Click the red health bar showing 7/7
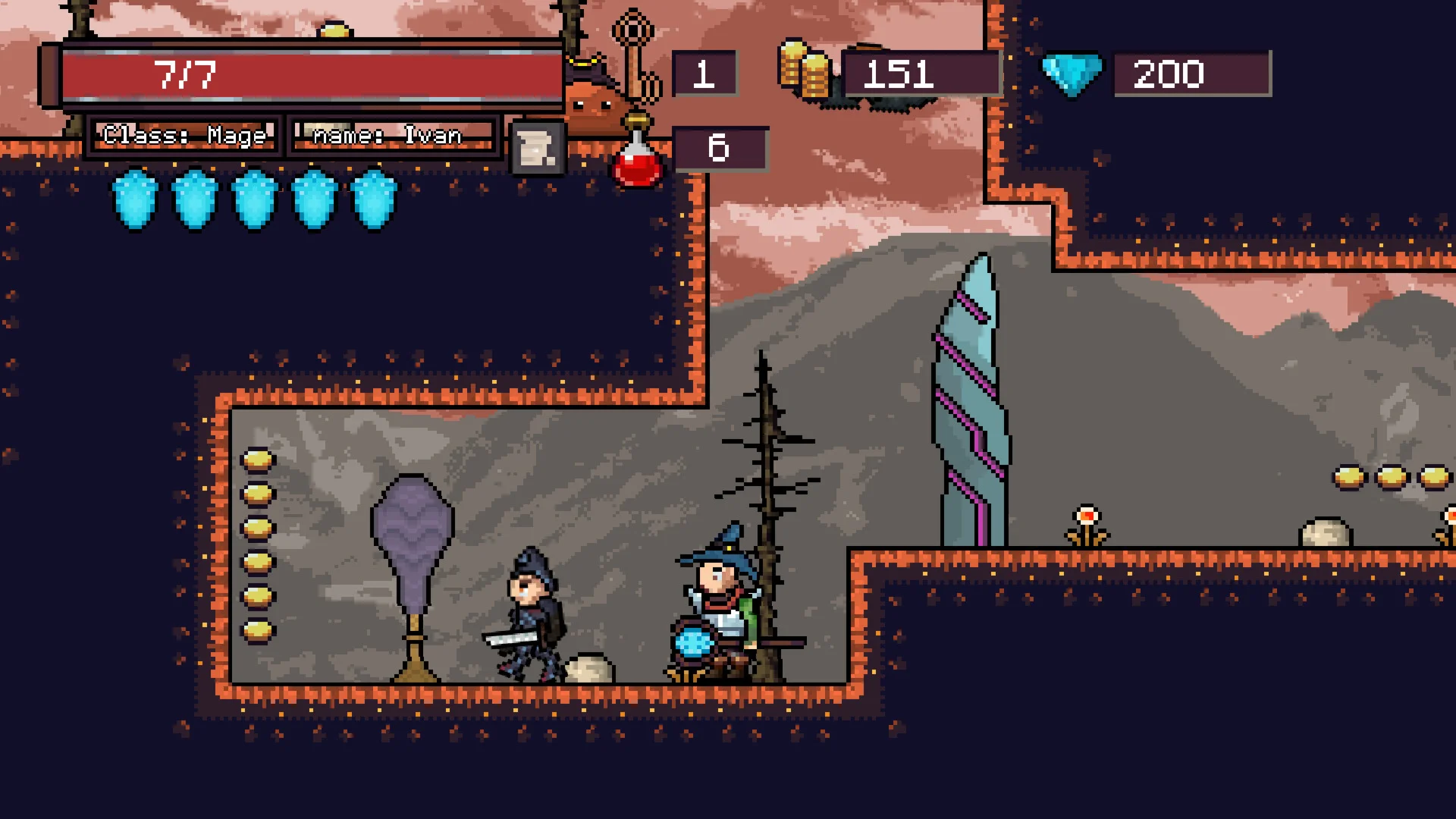The image size is (1456, 819). click(x=303, y=74)
